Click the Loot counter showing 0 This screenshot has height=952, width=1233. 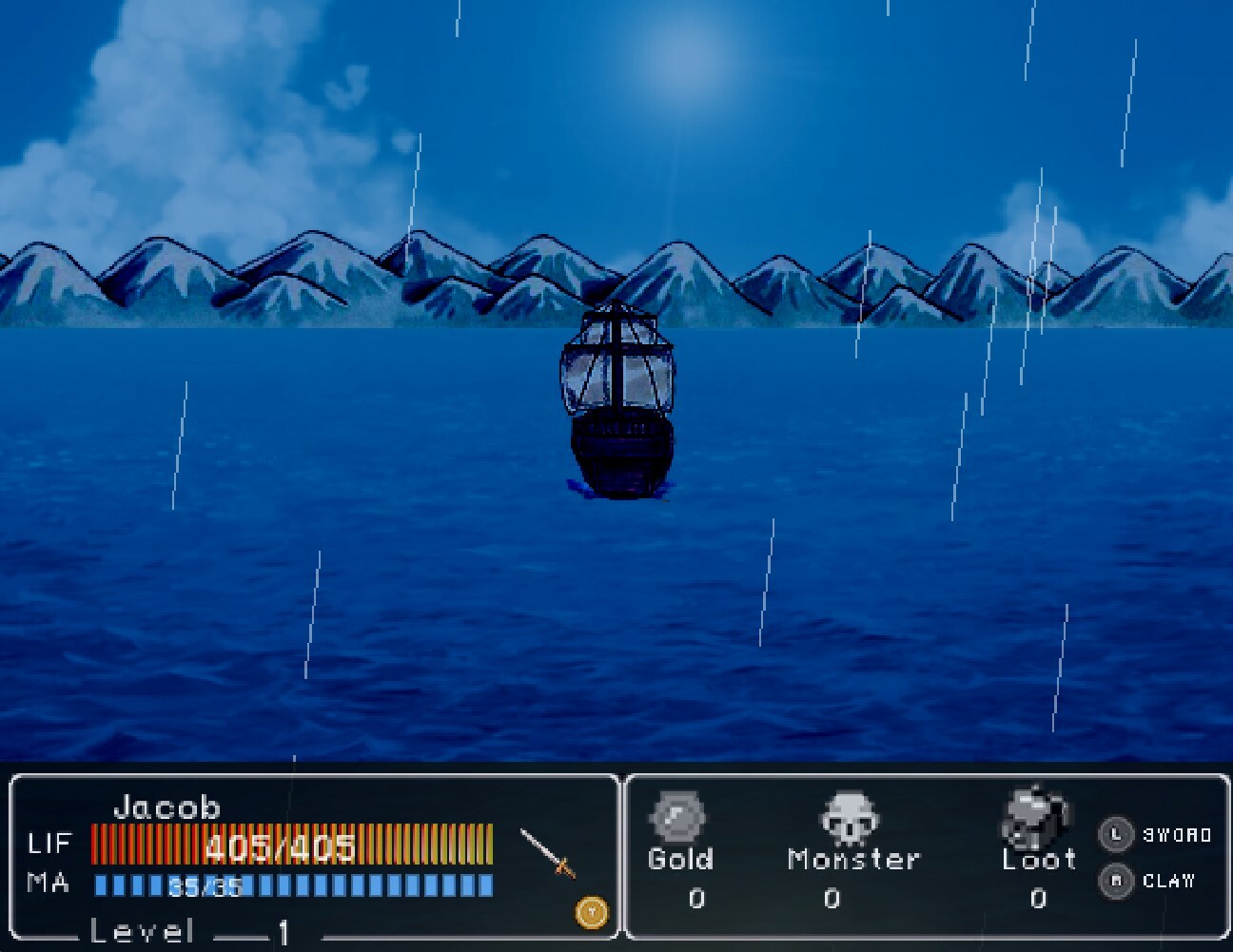coord(1039,896)
